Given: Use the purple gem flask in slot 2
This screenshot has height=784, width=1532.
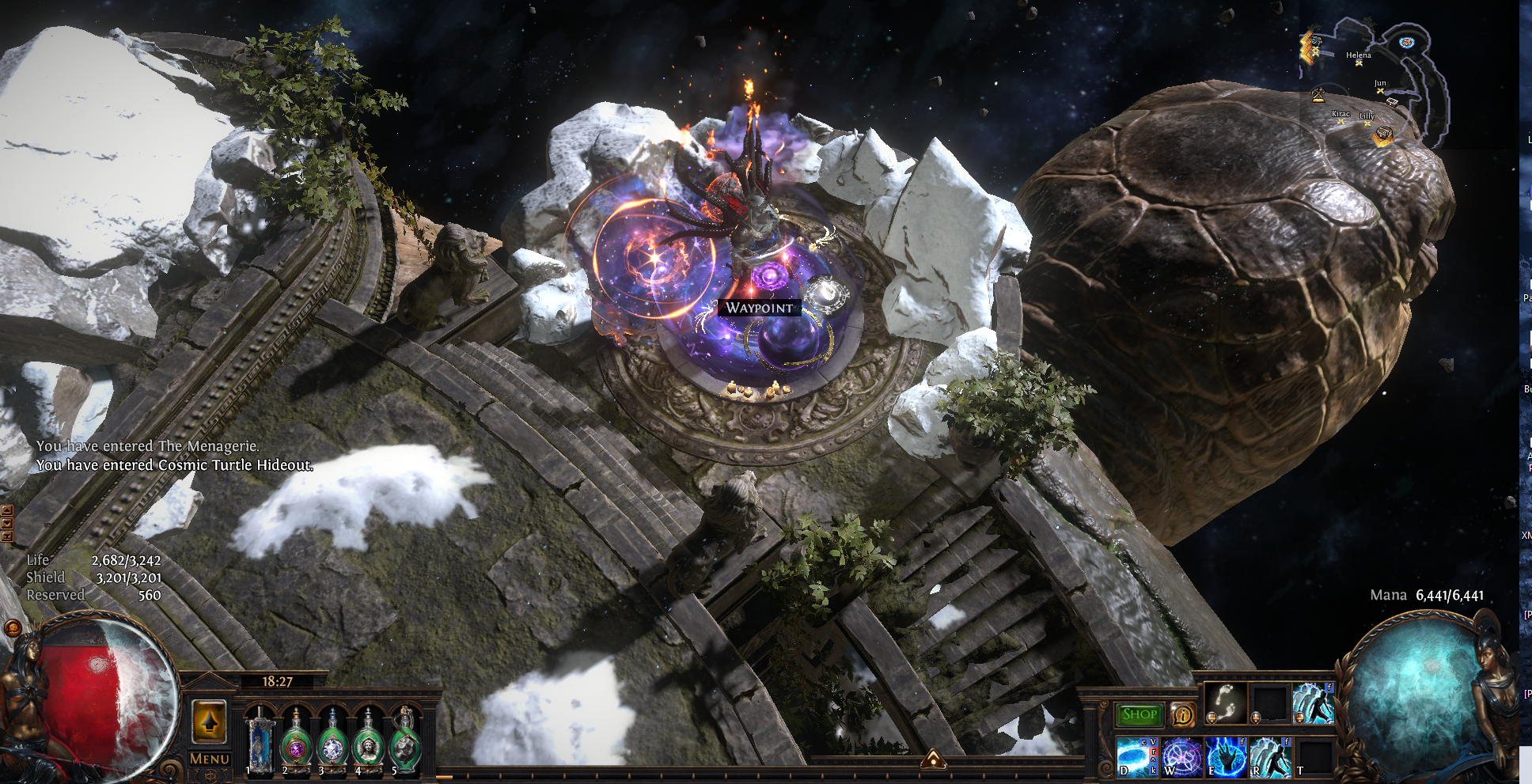Looking at the screenshot, I should click(296, 744).
